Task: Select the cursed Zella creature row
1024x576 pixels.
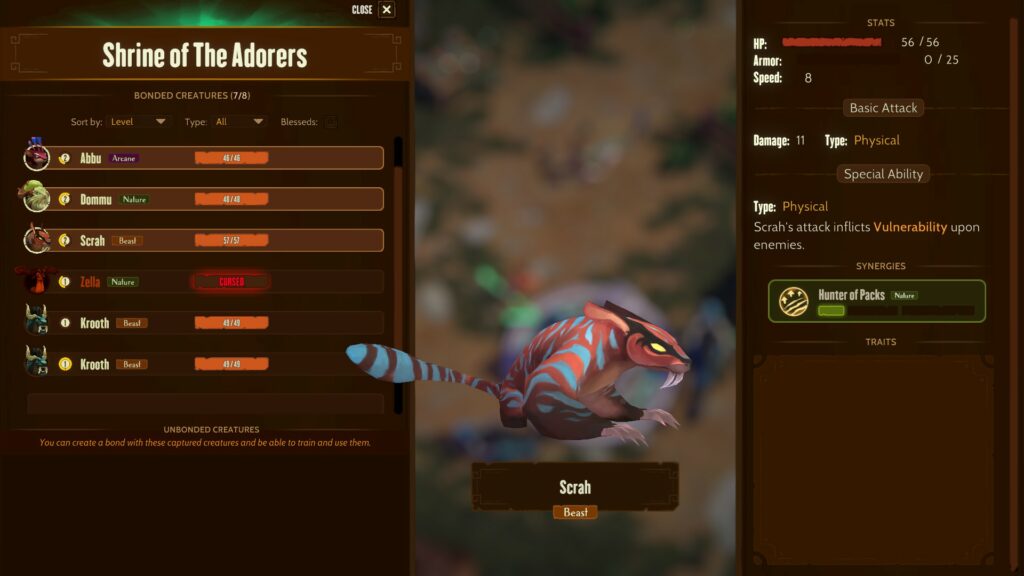Action: tap(205, 282)
